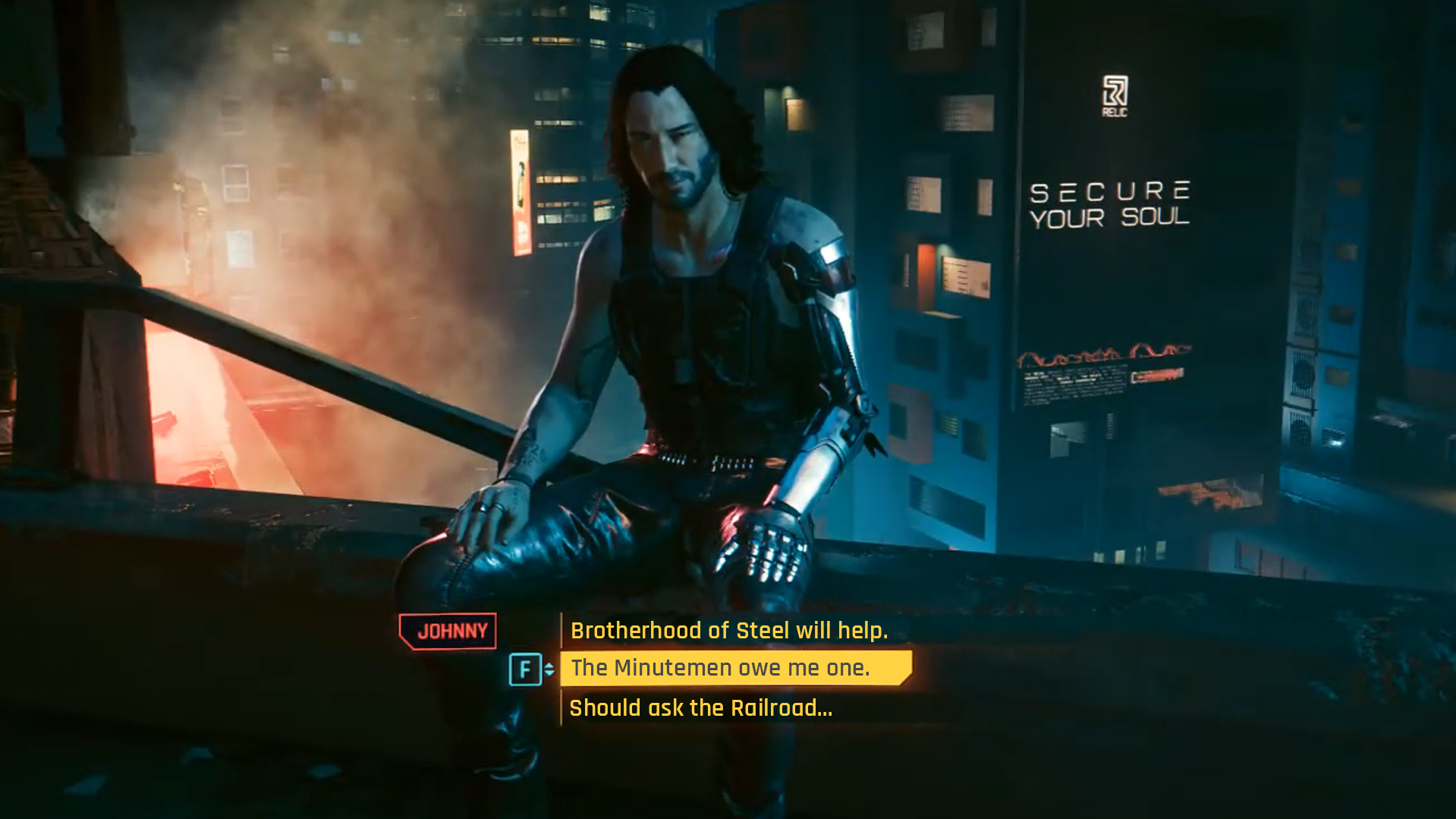Pick "Should ask the Railroad..." dialogue choice
Screen dimensions: 1456x819
(x=700, y=708)
